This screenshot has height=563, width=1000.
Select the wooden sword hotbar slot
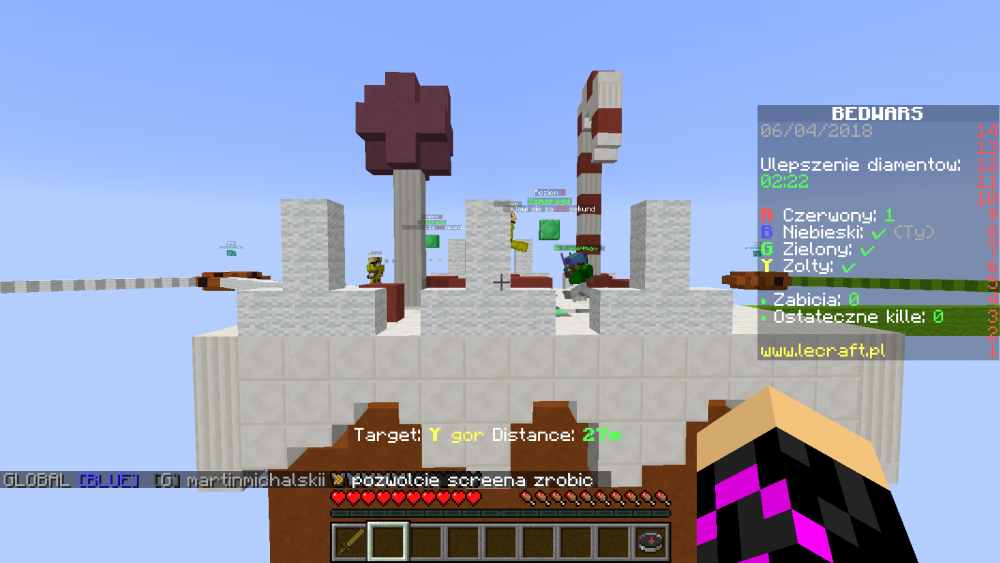[x=348, y=542]
